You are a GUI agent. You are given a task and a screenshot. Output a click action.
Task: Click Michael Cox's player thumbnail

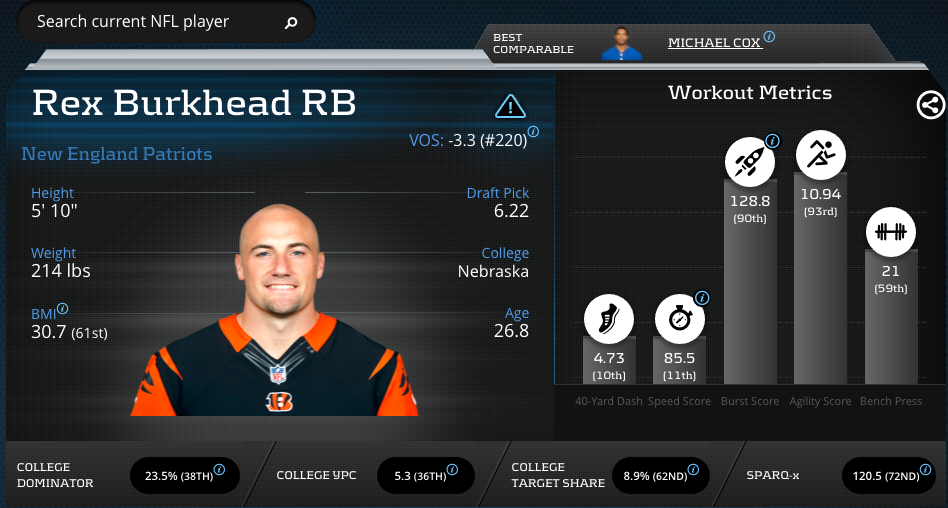(622, 42)
